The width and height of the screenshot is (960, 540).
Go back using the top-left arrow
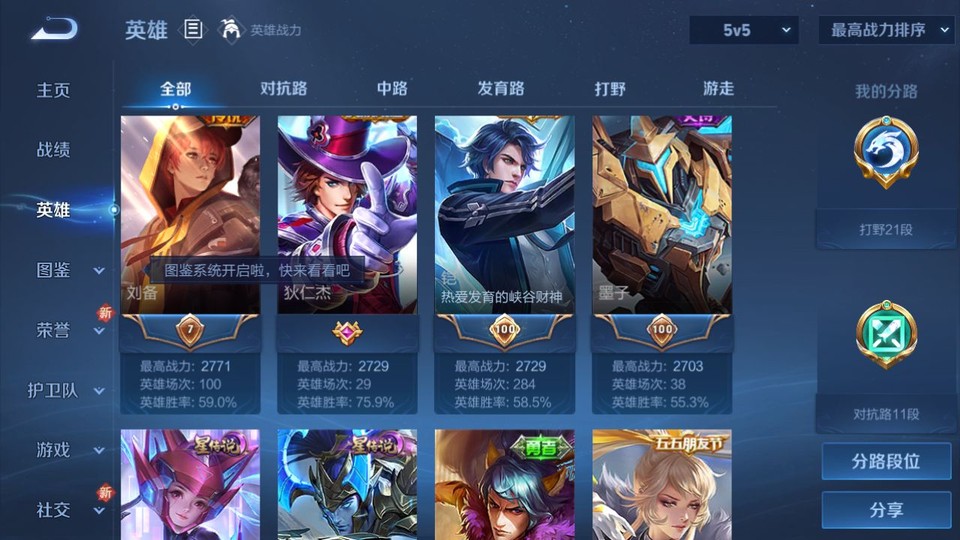coord(53,30)
